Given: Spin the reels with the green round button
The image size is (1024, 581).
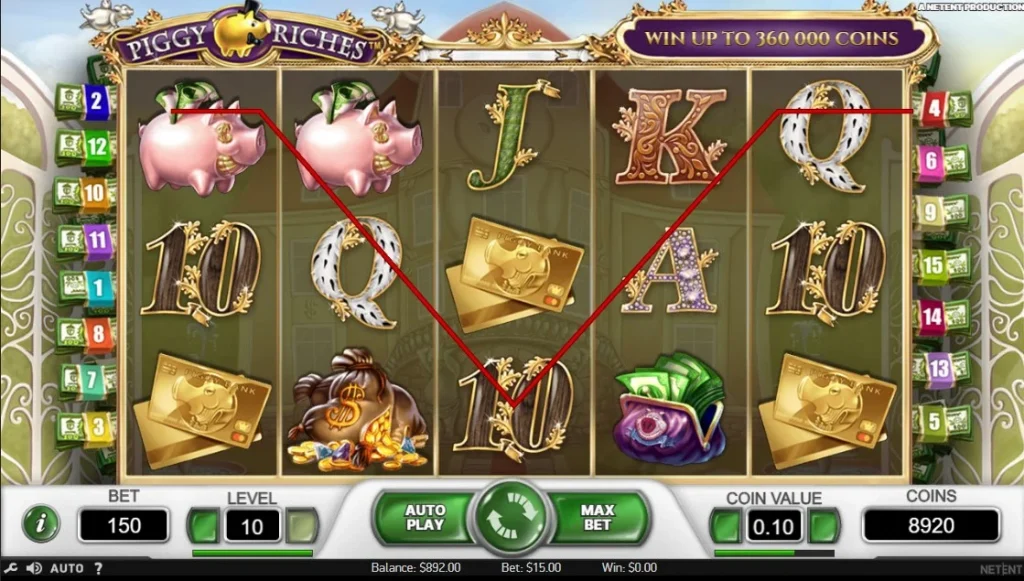Looking at the screenshot, I should (x=511, y=519).
